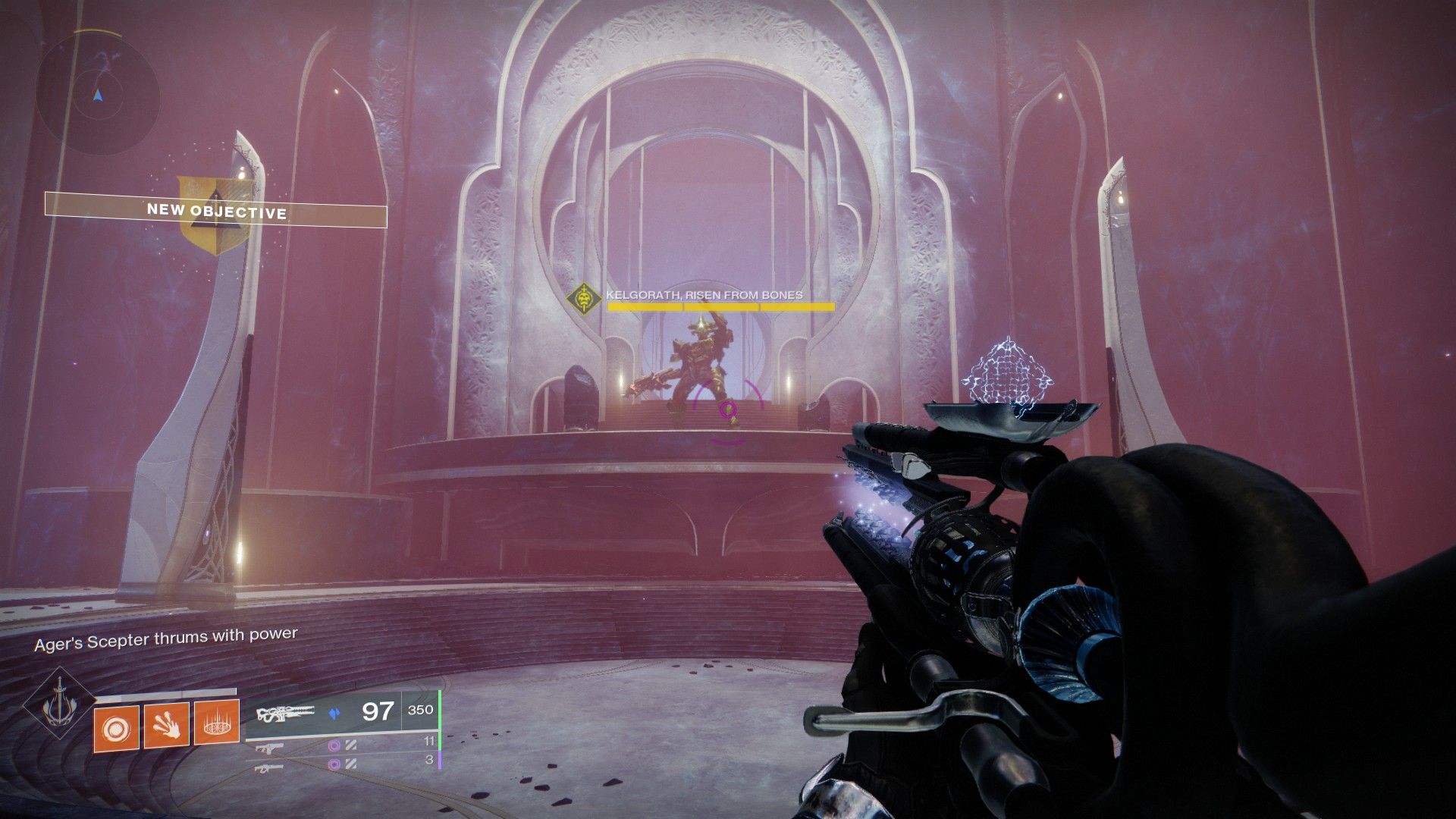Click the sidearm icon in the second weapon slot

pyautogui.click(x=271, y=746)
